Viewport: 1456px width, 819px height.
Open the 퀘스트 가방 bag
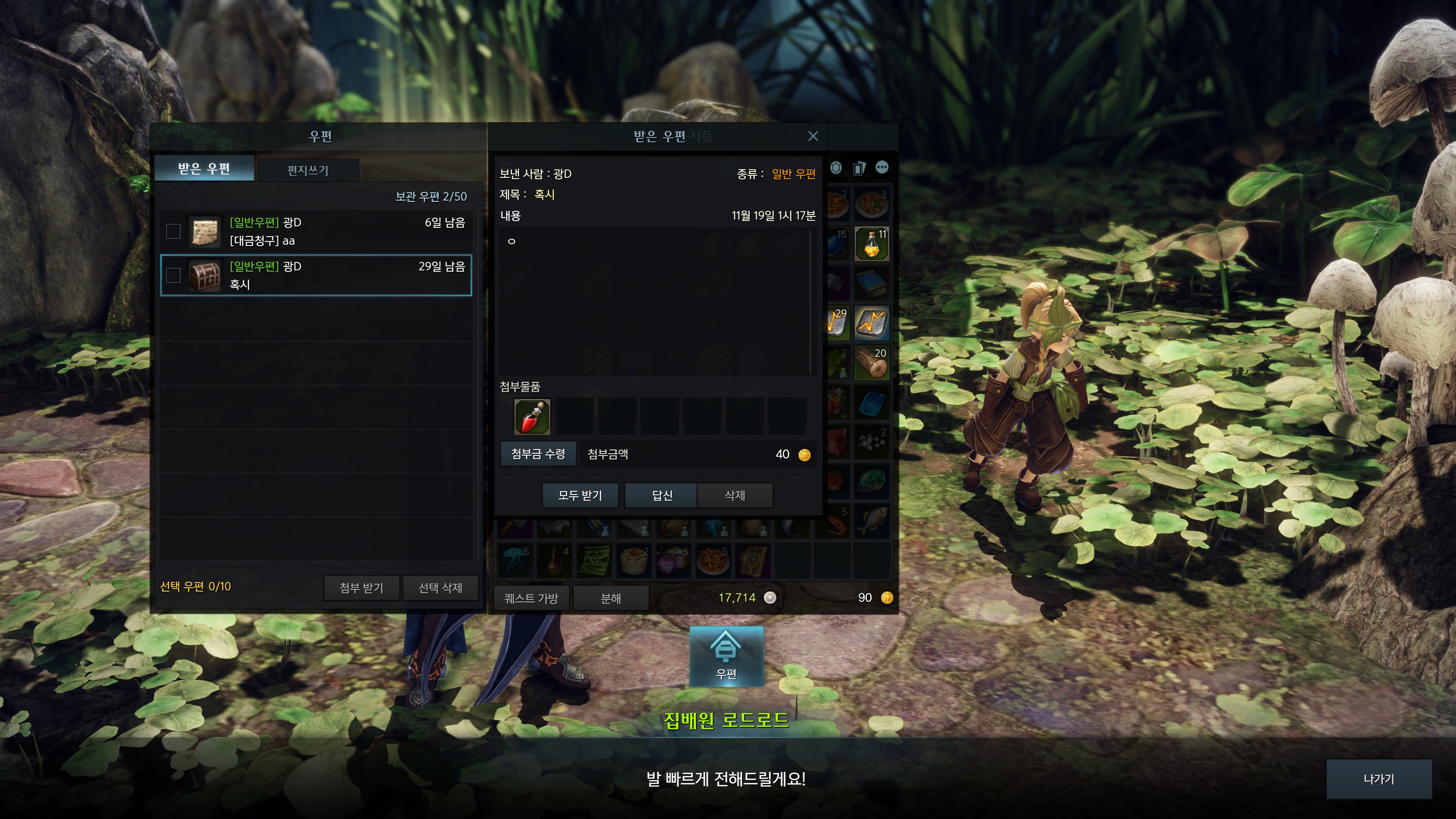coord(531,598)
